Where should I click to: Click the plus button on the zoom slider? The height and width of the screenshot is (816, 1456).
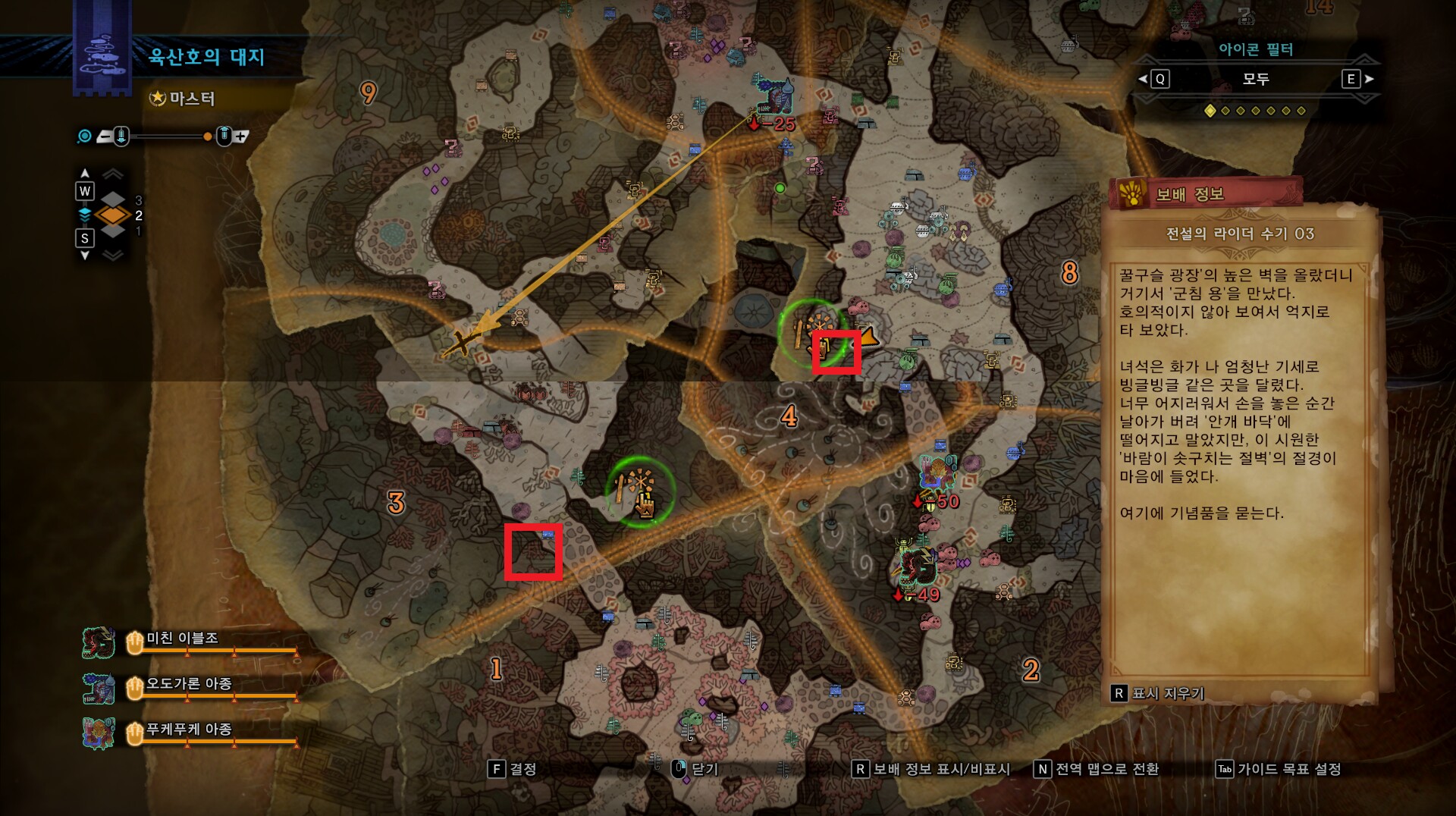click(x=243, y=137)
